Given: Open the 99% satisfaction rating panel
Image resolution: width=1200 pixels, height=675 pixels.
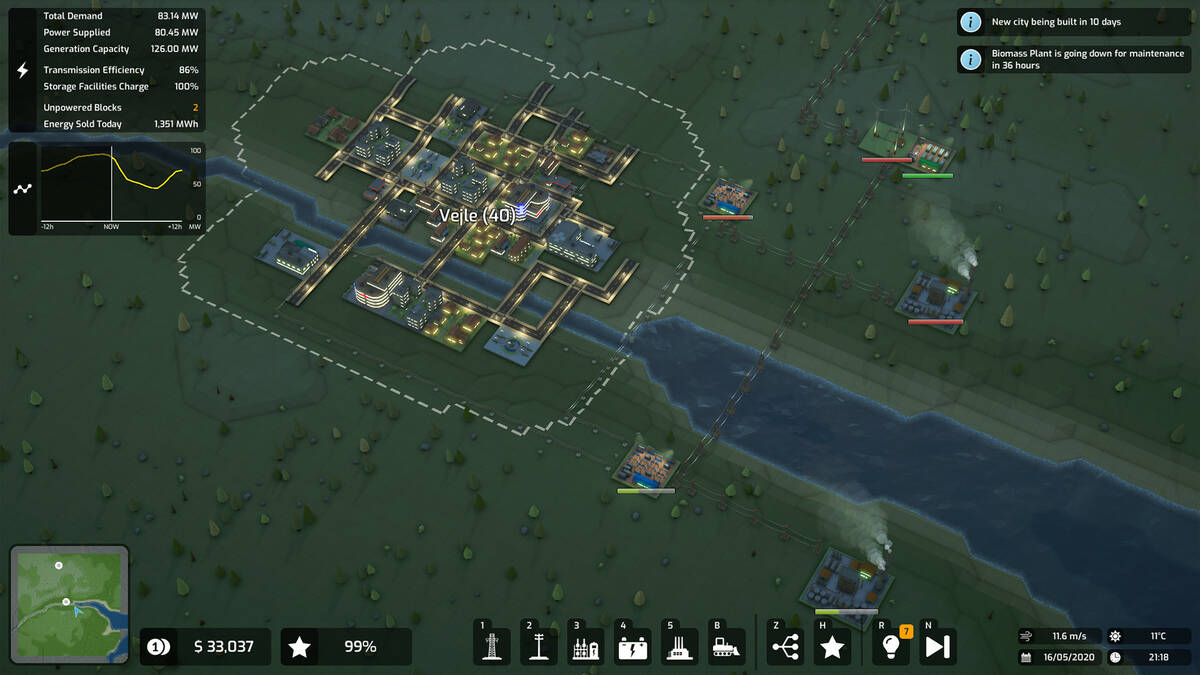Looking at the screenshot, I should pyautogui.click(x=346, y=647).
